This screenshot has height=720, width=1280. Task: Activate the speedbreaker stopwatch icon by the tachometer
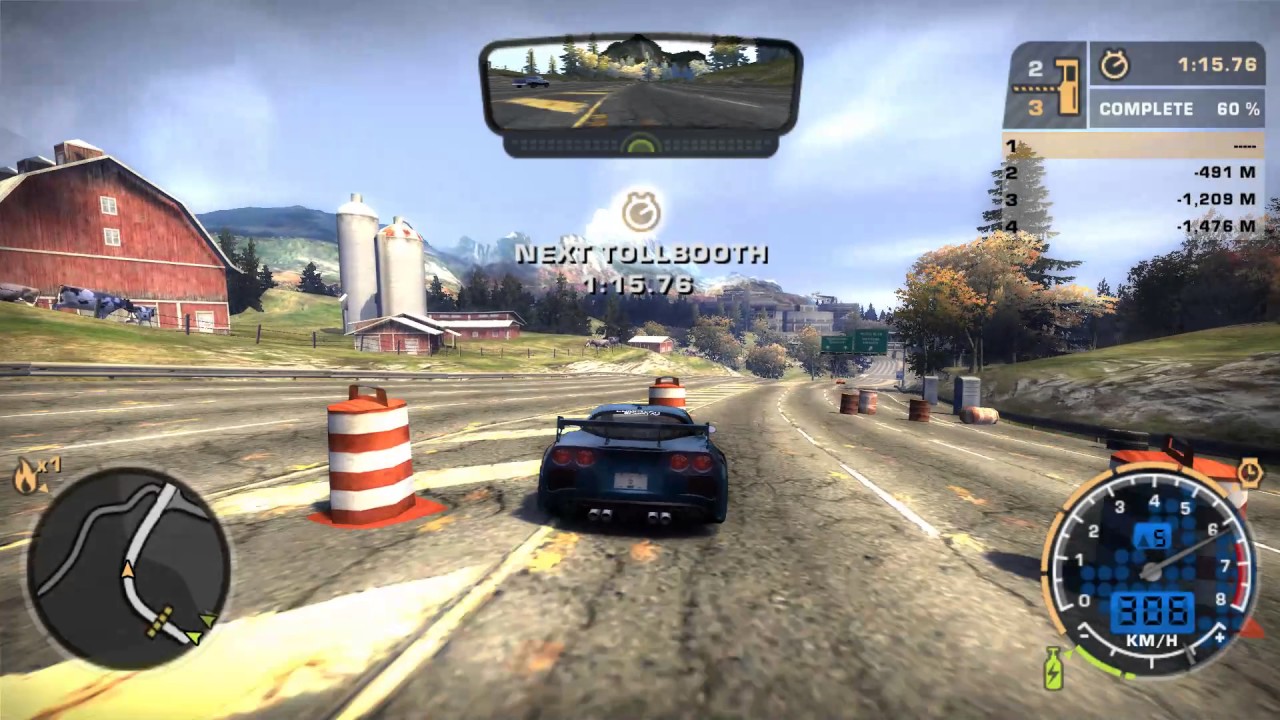pyautogui.click(x=1250, y=472)
